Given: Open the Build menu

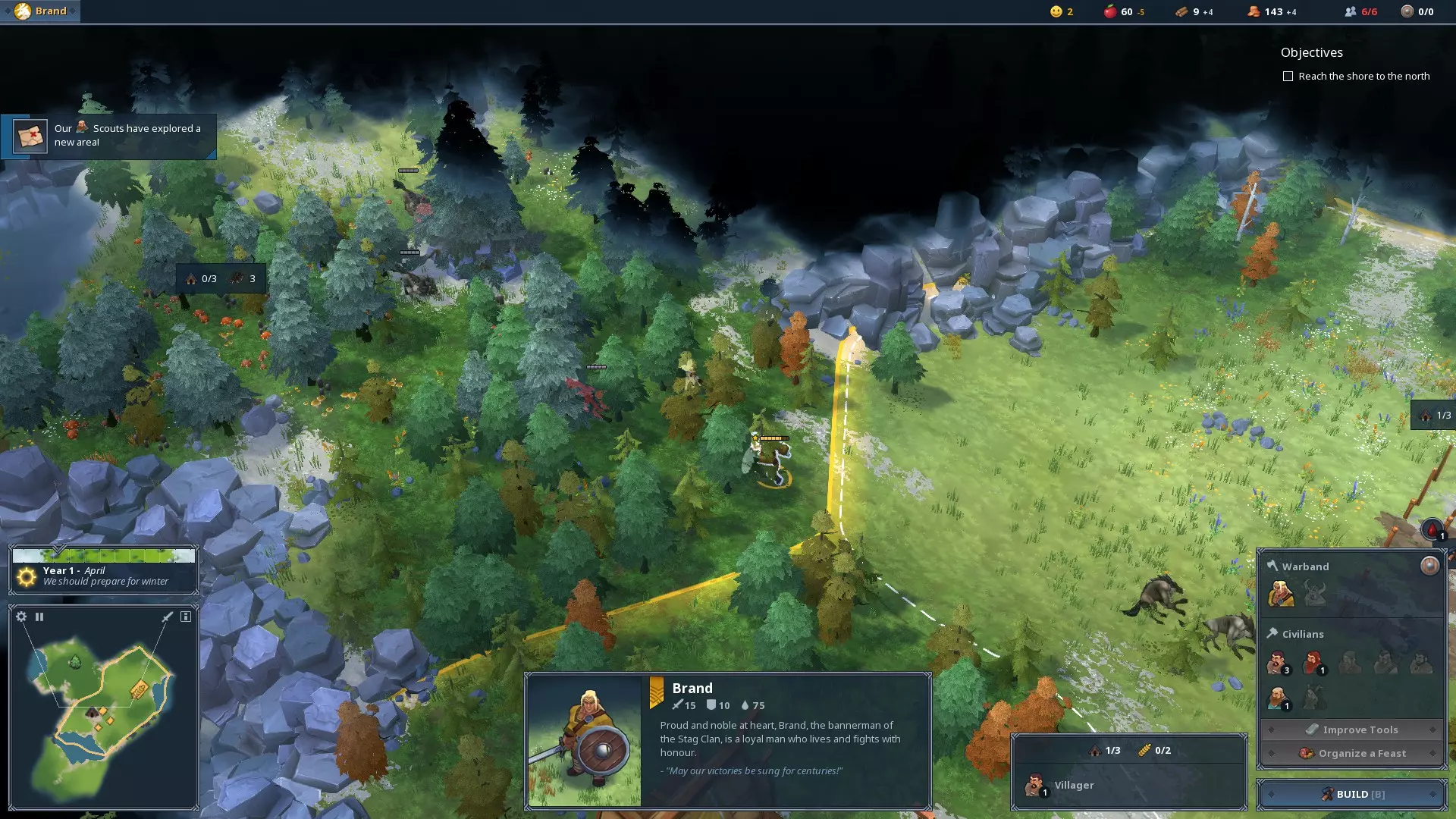Looking at the screenshot, I should tap(1351, 794).
